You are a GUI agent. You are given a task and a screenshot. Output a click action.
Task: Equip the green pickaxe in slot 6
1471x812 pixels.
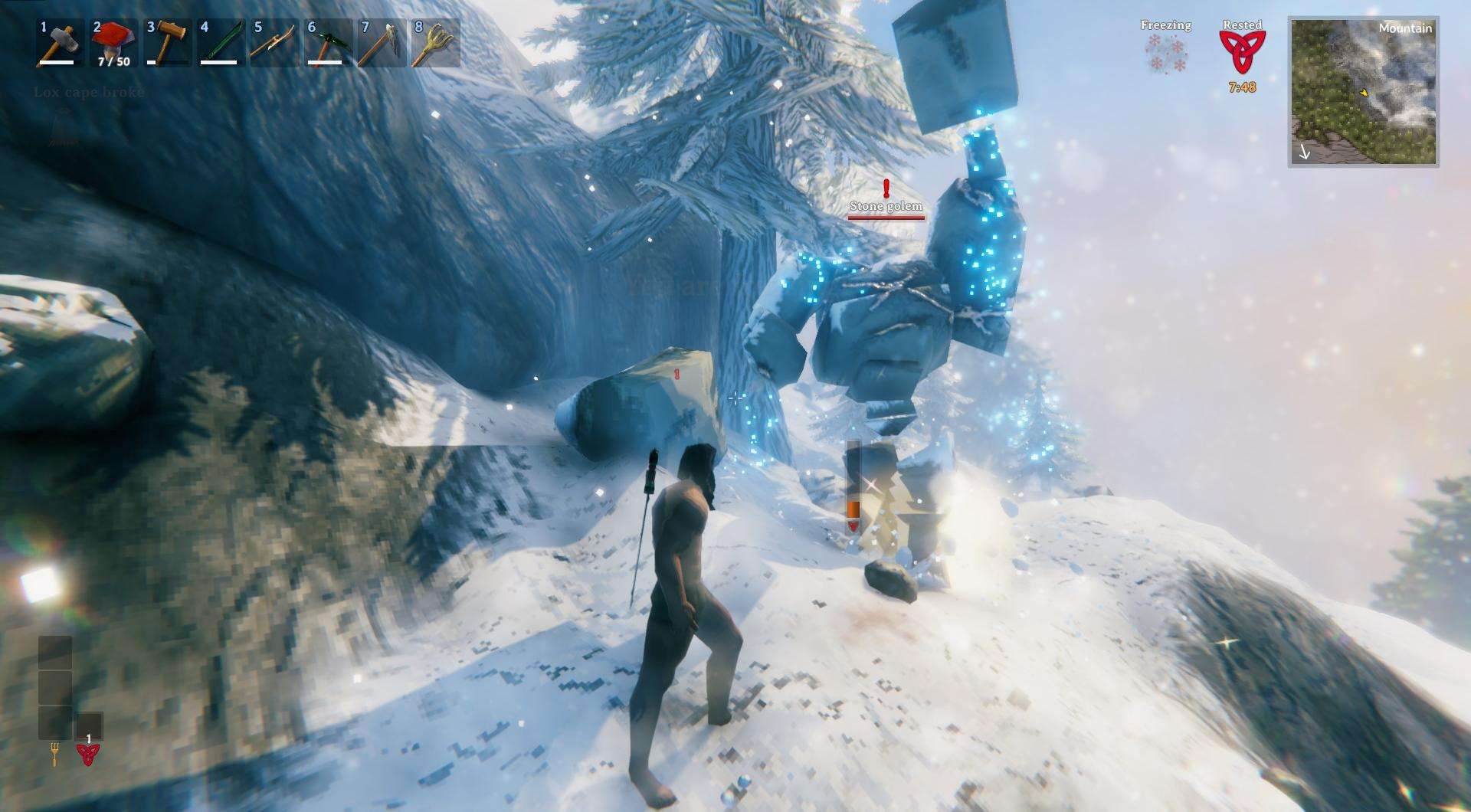328,43
